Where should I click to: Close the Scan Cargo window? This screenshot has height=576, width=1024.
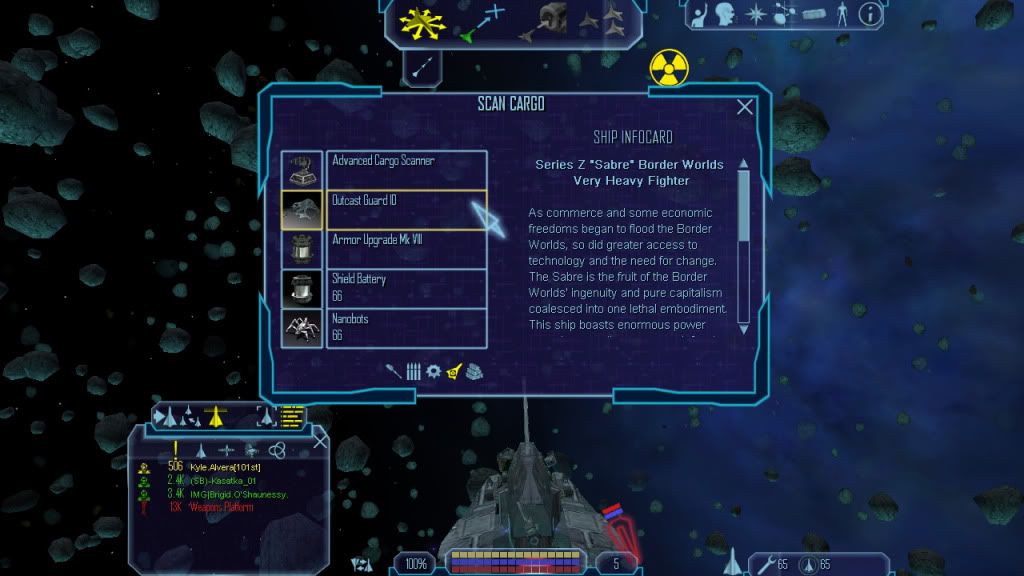(x=745, y=107)
